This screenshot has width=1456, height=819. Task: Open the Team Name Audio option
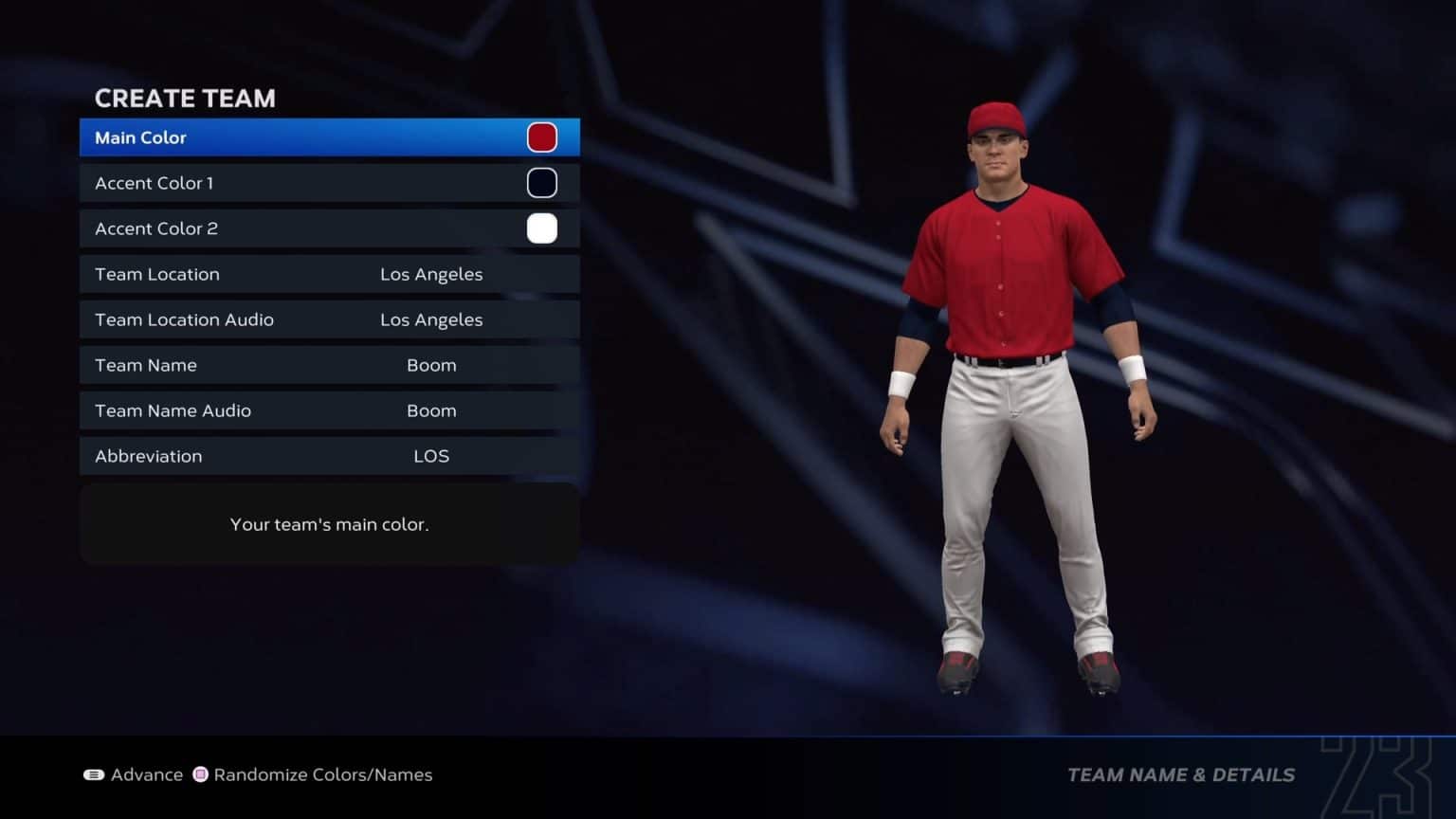coord(329,410)
